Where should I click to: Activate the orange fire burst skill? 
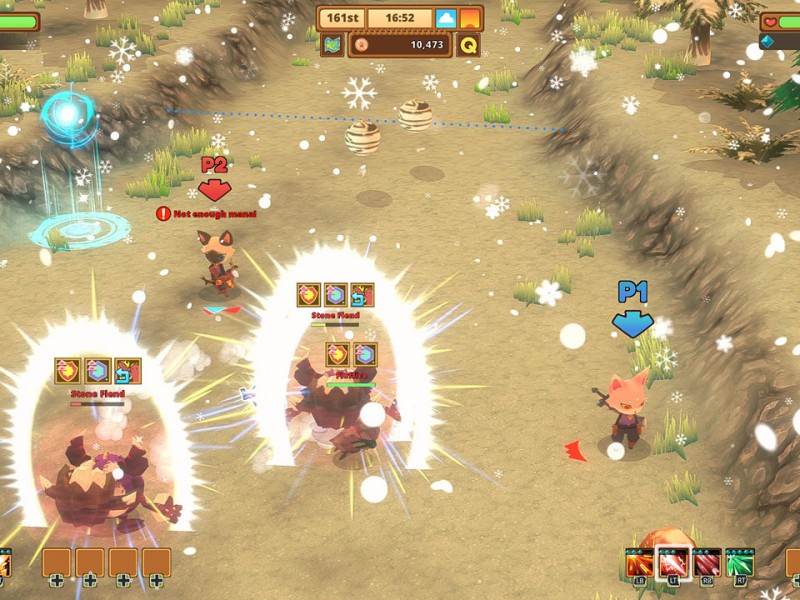(x=640, y=563)
